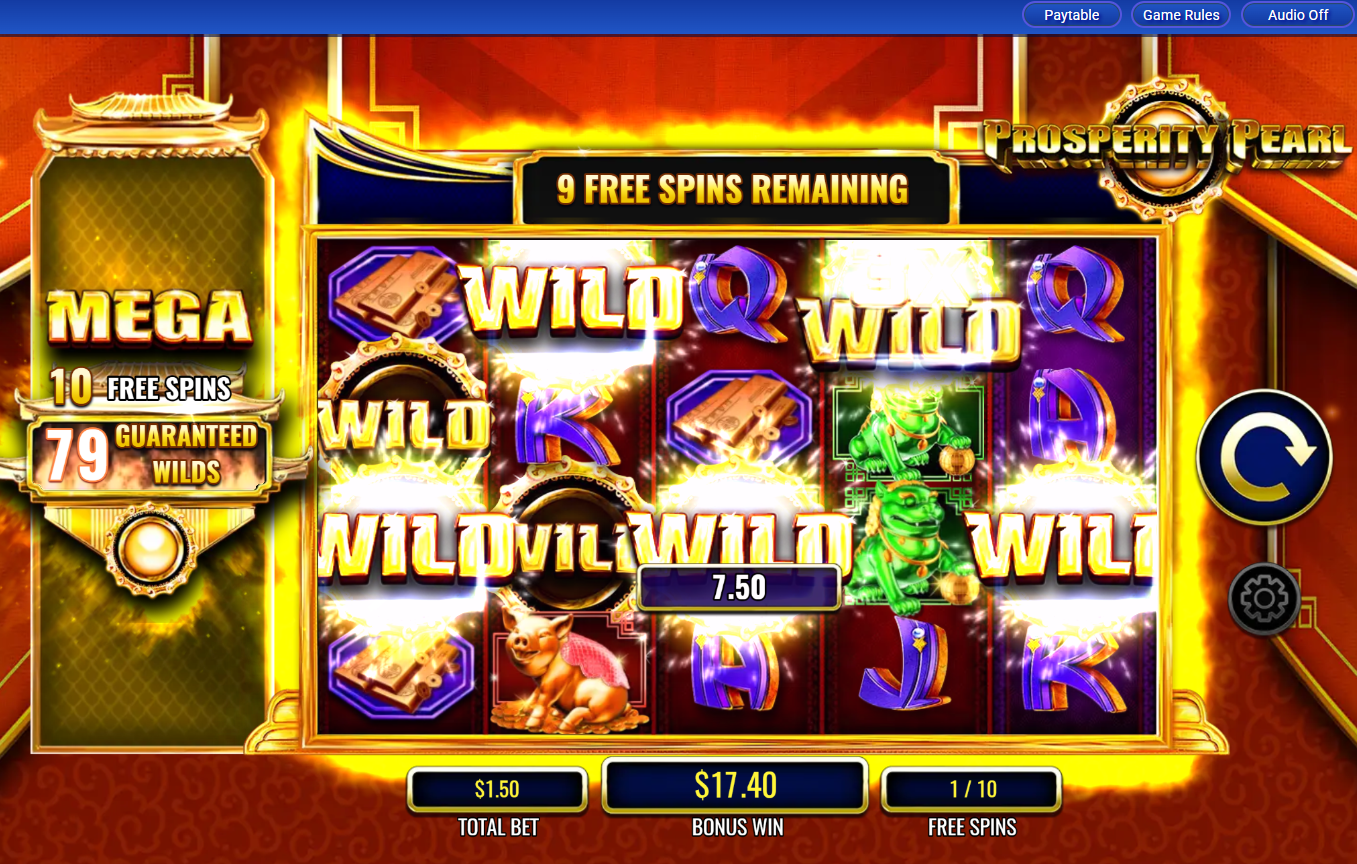Open the Paytable
Screen dimensions: 1357x864
pyautogui.click(x=1071, y=14)
